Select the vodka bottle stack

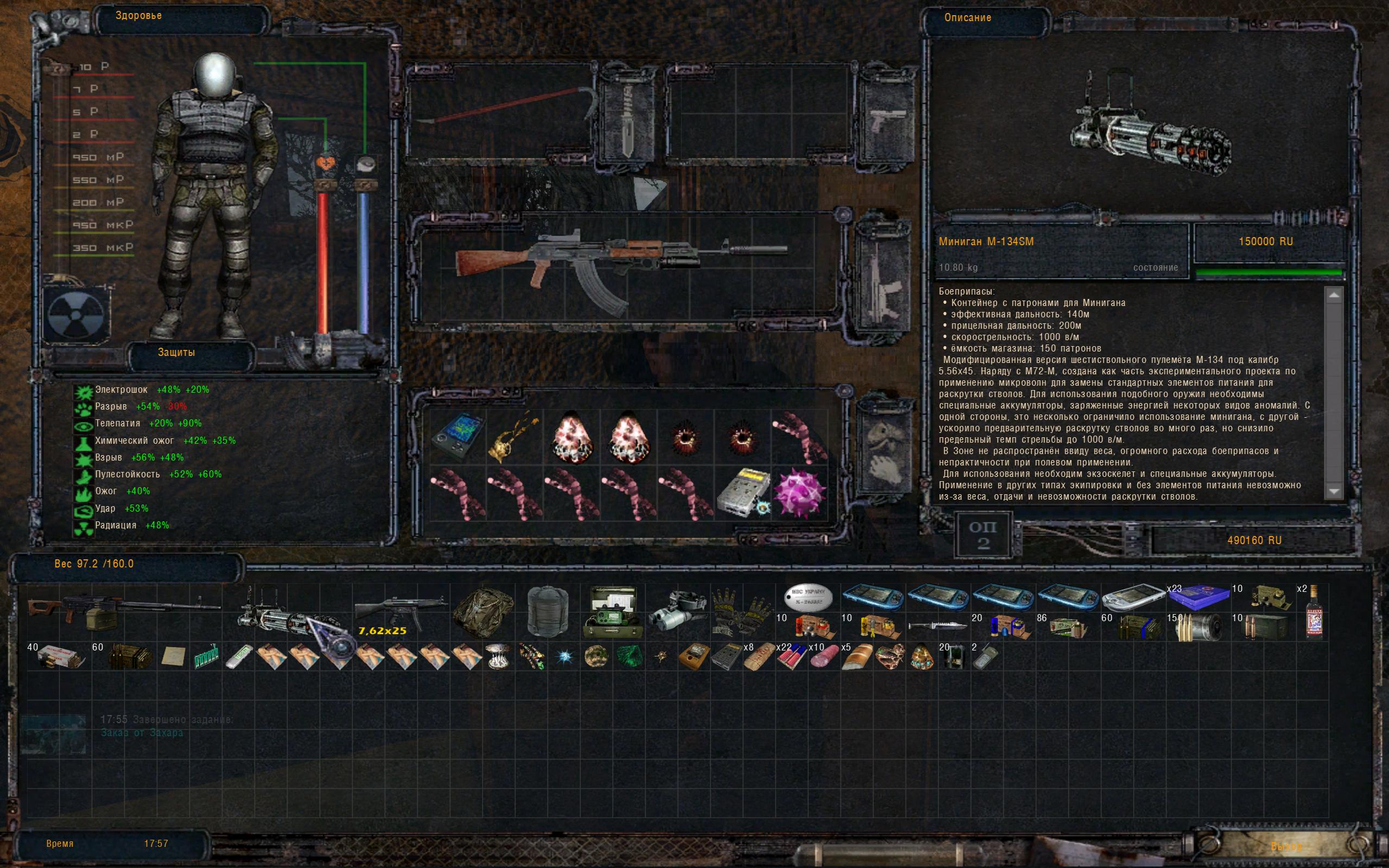[x=1314, y=613]
